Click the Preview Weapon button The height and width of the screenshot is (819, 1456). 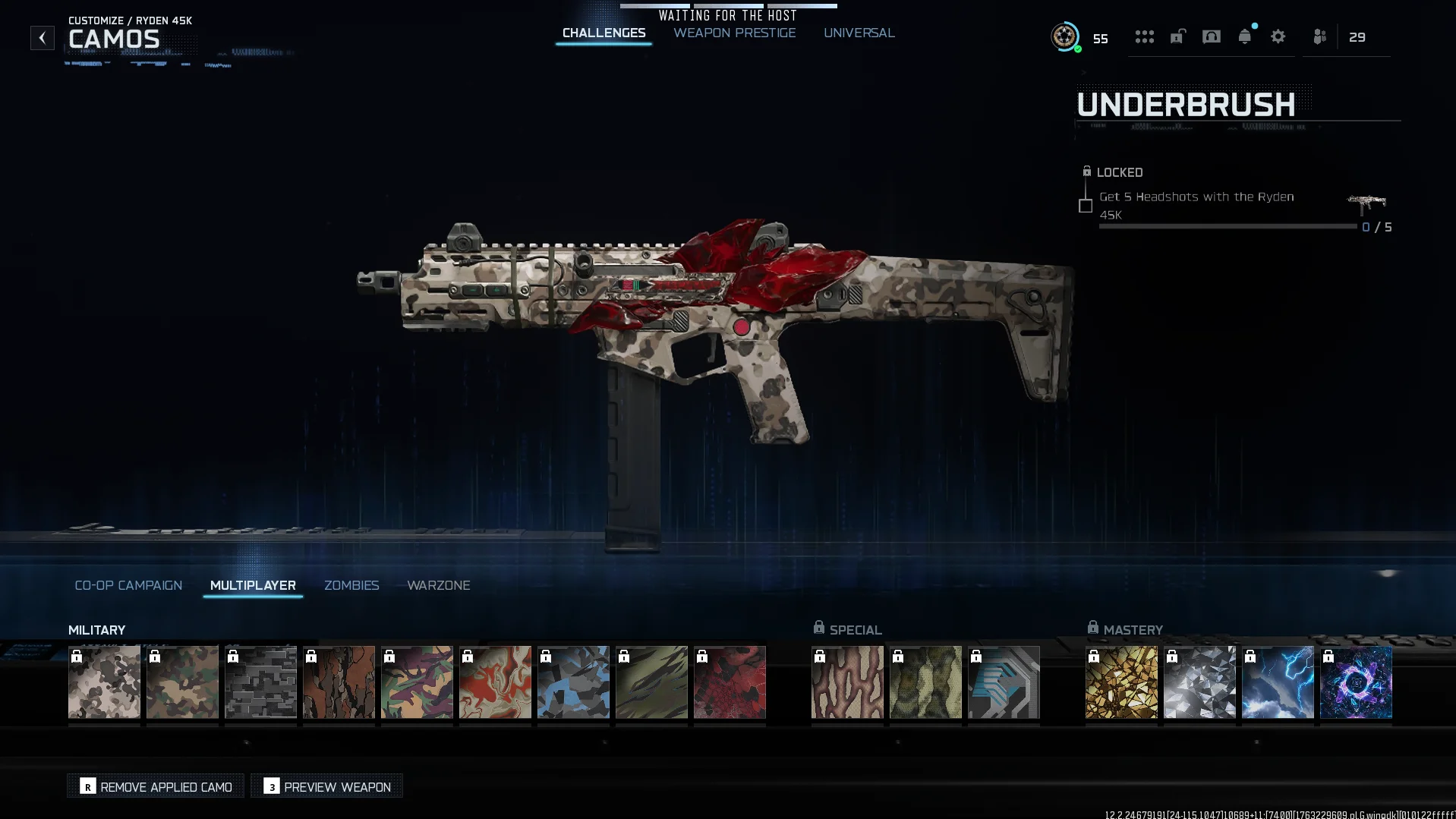tap(327, 786)
